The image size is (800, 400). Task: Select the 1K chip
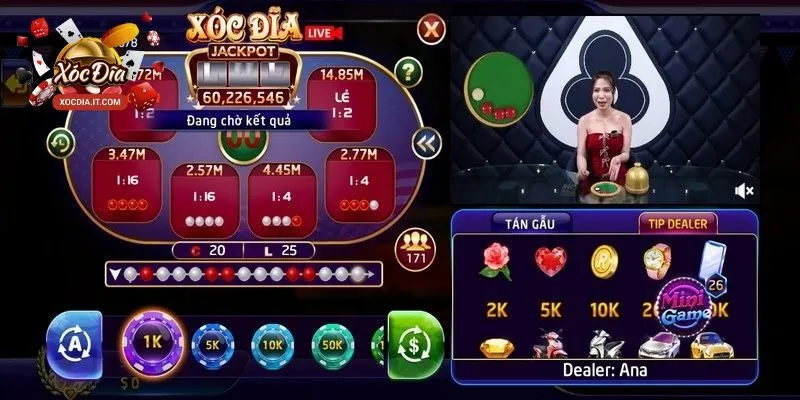(x=151, y=341)
